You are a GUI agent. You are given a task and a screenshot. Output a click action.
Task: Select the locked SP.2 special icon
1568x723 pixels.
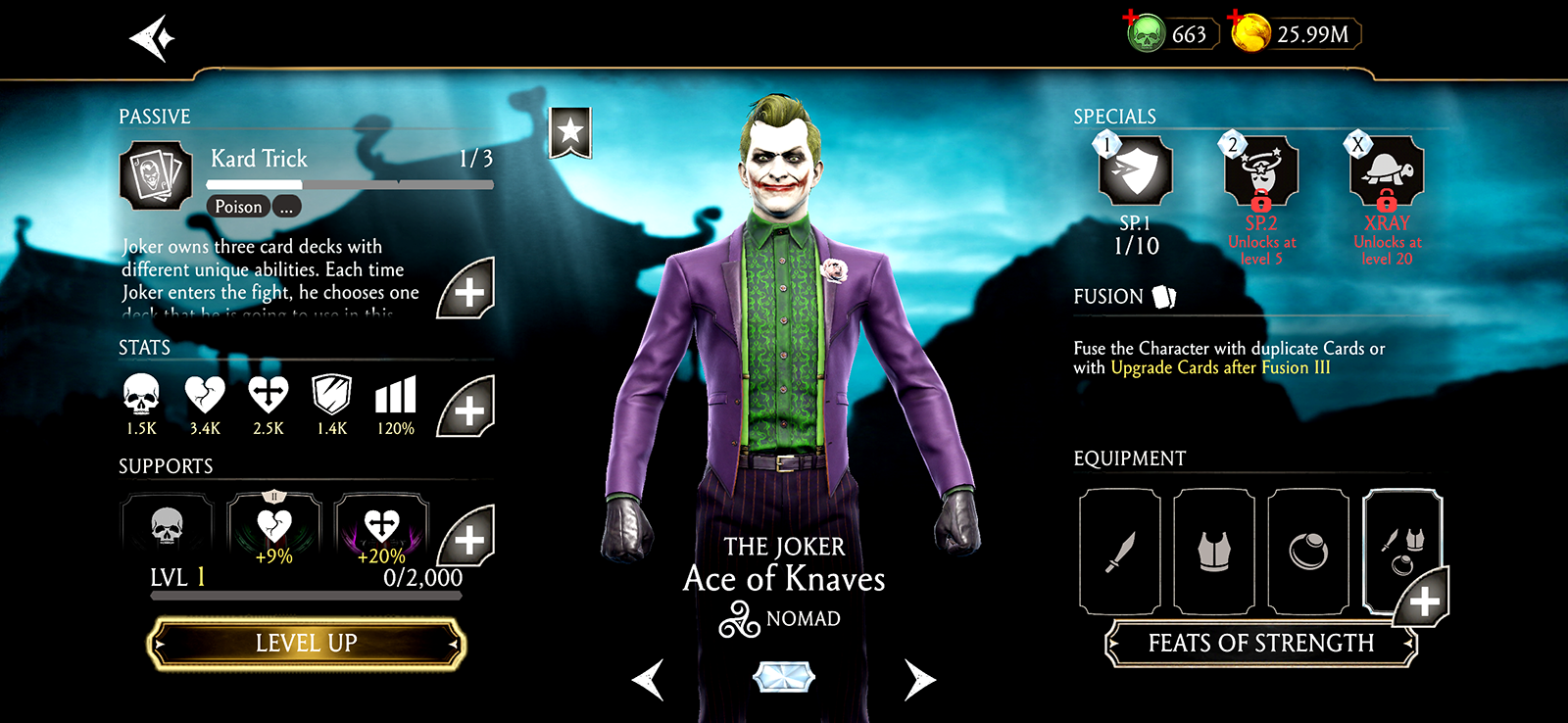(1261, 171)
